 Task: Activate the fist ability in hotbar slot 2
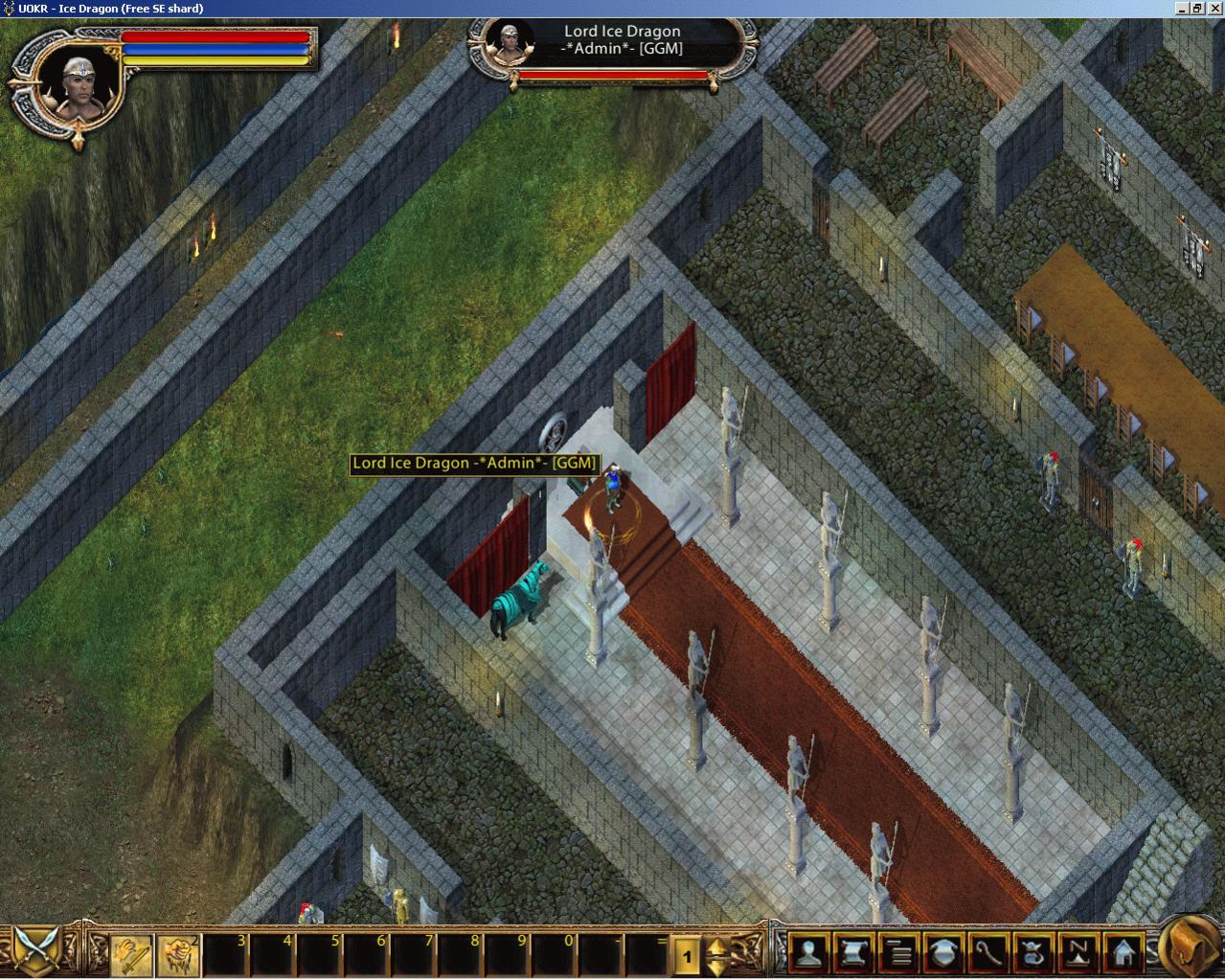(177, 953)
